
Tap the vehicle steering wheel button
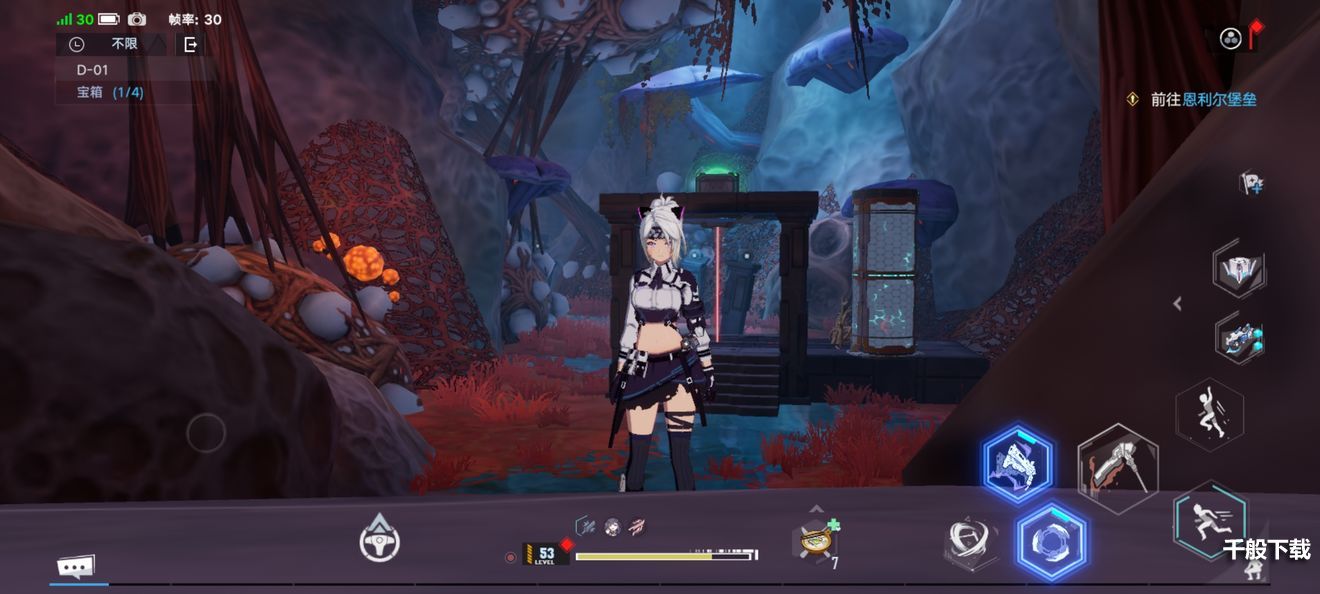[380, 541]
